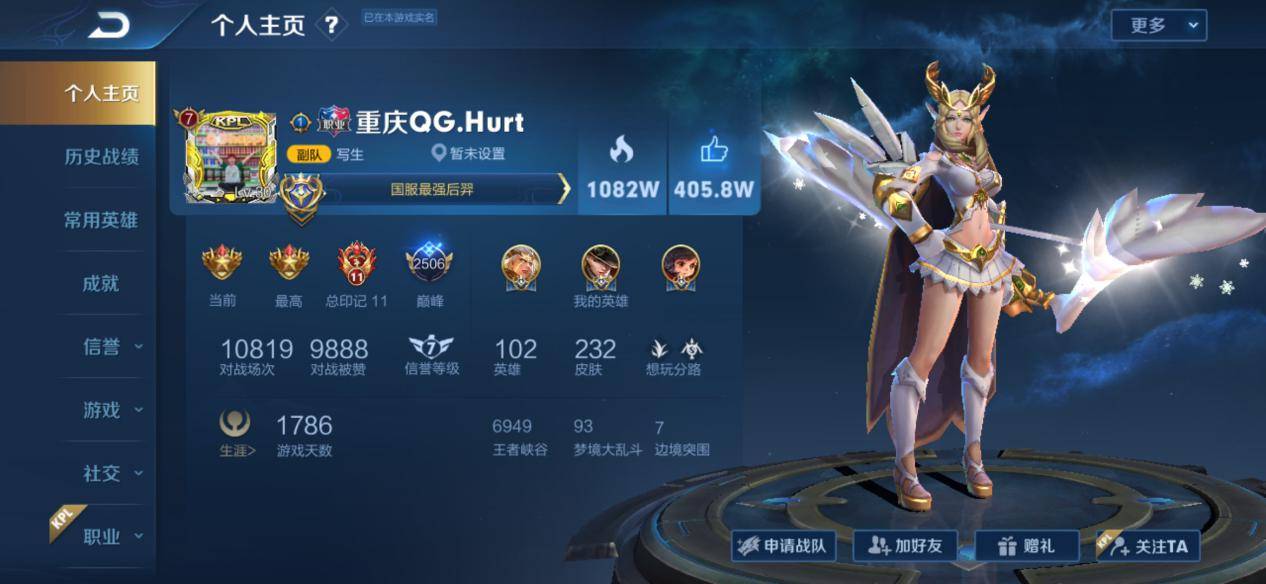The height and width of the screenshot is (584, 1266).
Task: Apply to the team with 申请战队
Action: click(783, 546)
